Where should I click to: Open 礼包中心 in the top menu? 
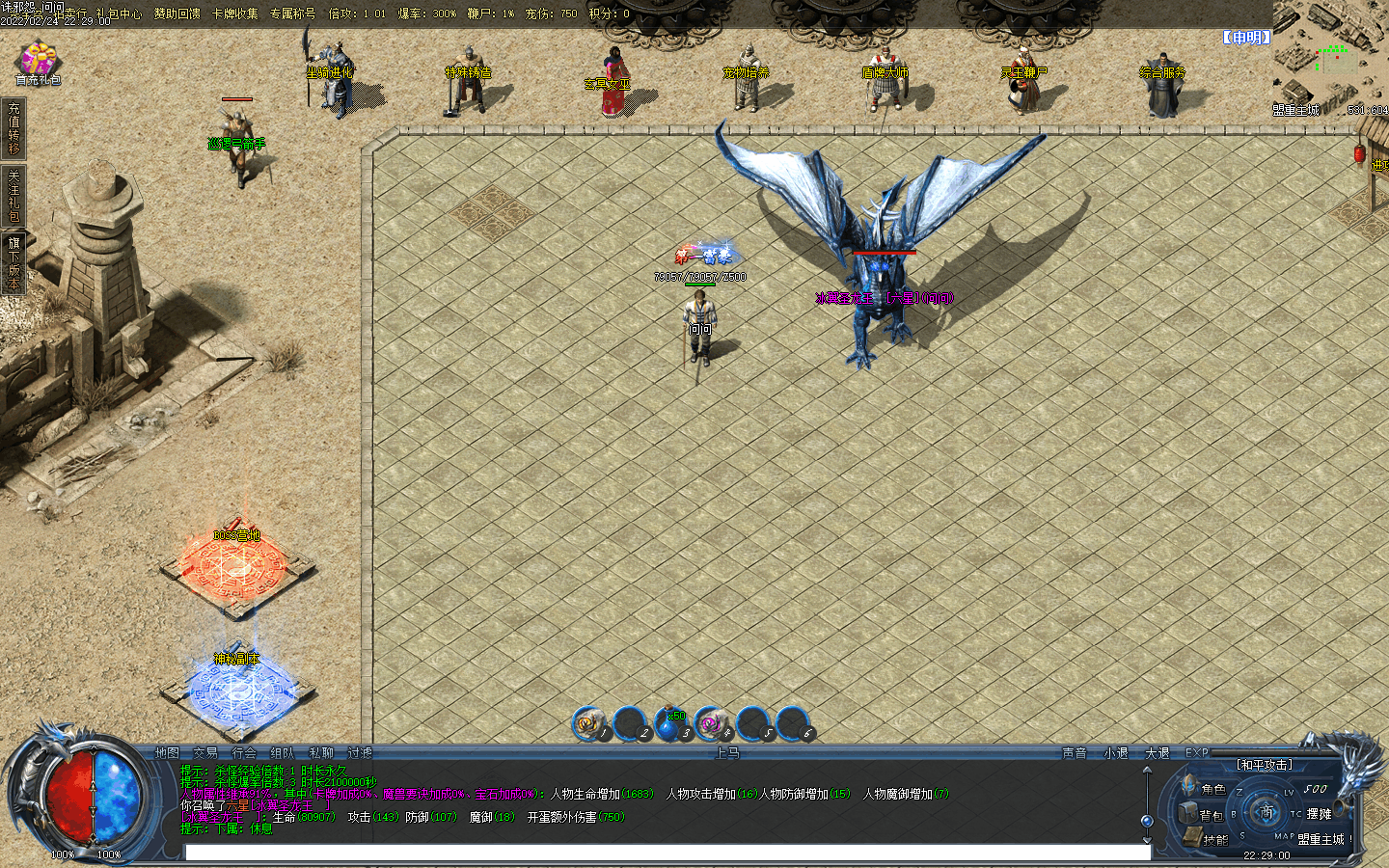[119, 14]
